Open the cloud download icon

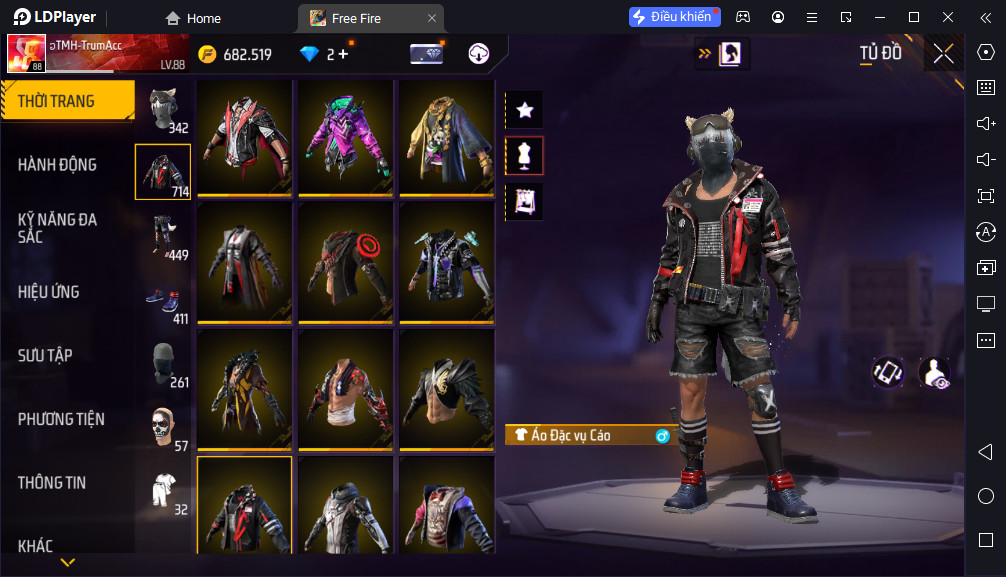tap(479, 54)
